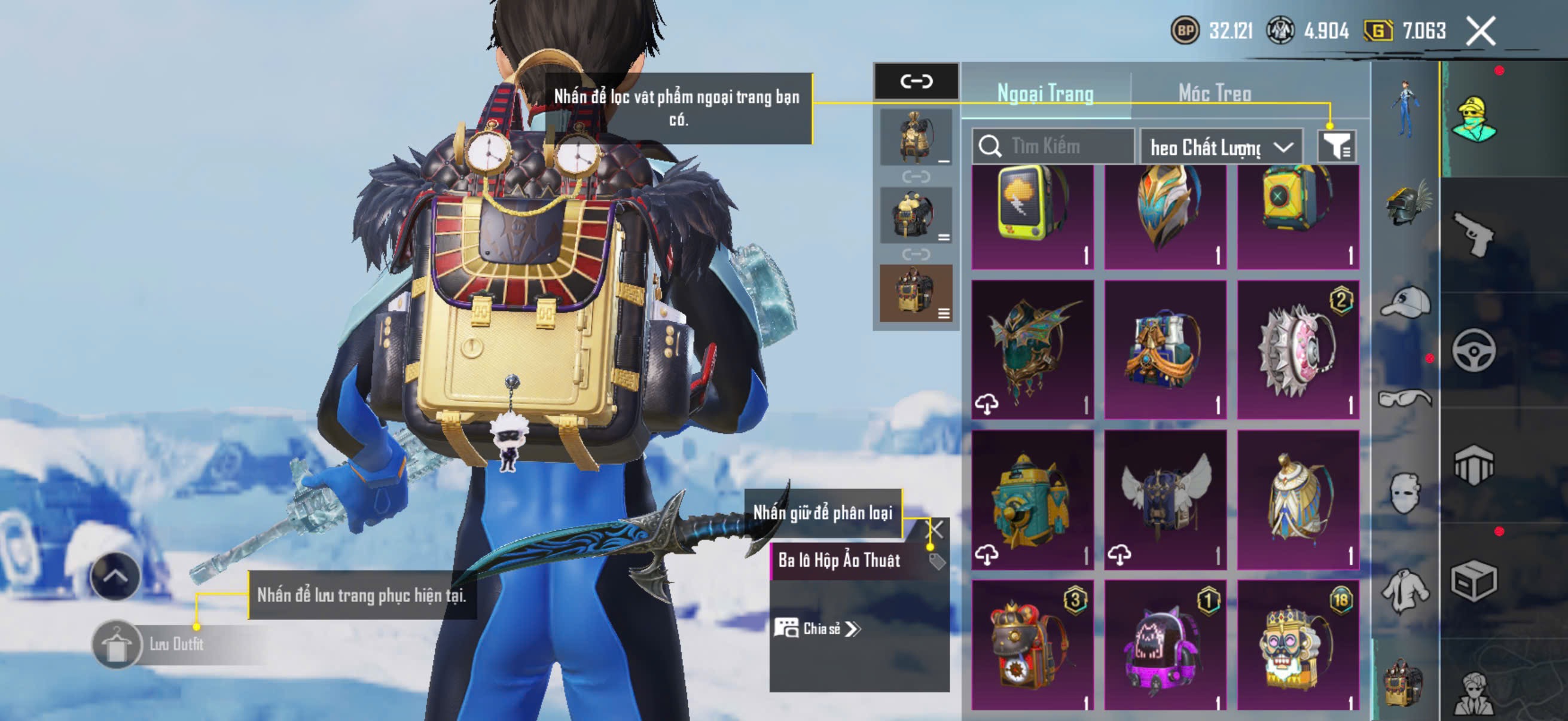Choose the pink donut spiked backpack

click(1298, 350)
